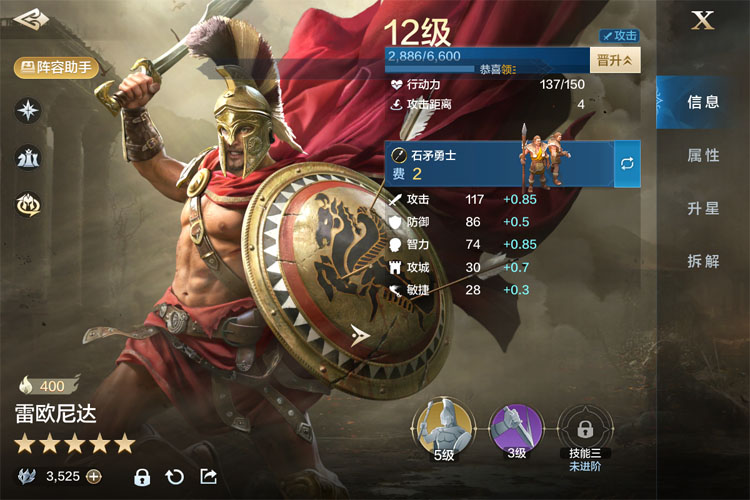Share the hero using the share icon
The image size is (750, 500).
tap(208, 476)
